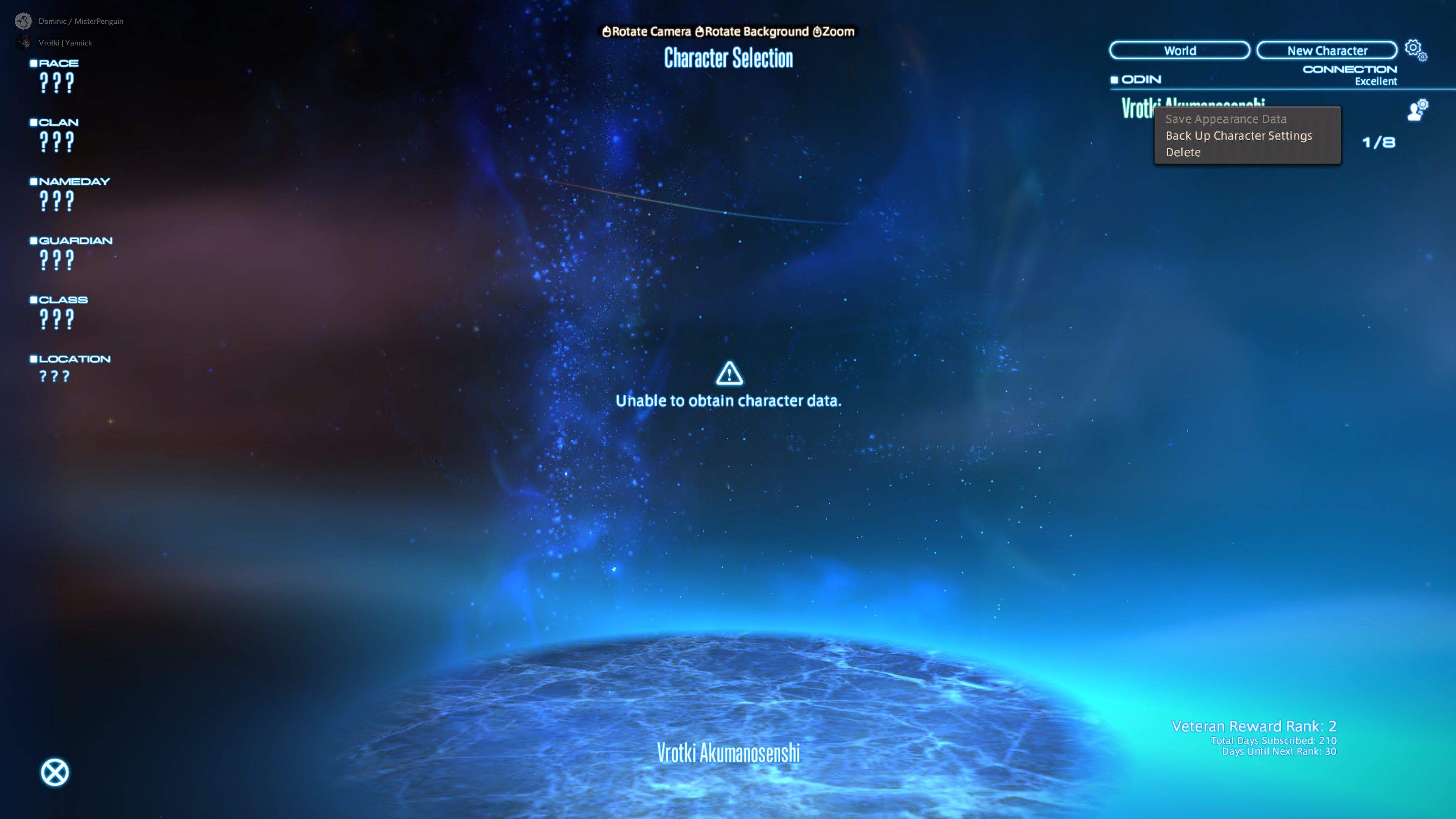
Task: Choose Back Up Character Settings from the menu
Action: click(x=1238, y=136)
